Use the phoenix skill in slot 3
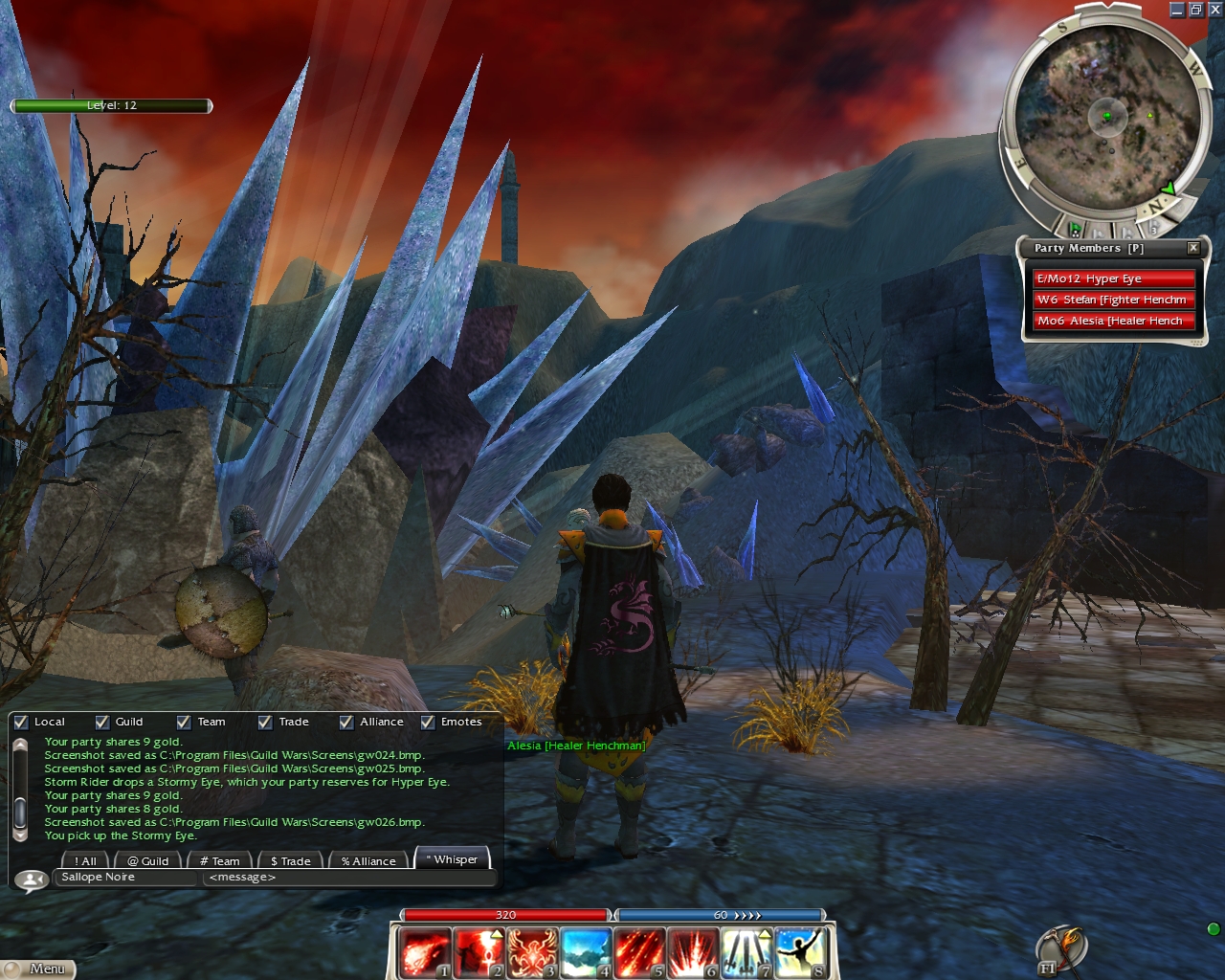 tap(532, 951)
